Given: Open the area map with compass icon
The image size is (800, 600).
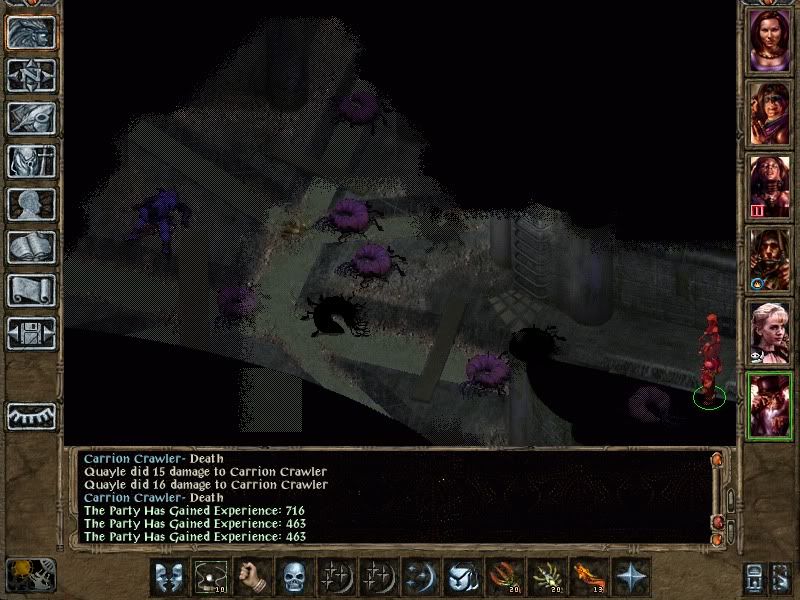Looking at the screenshot, I should pos(31,74).
